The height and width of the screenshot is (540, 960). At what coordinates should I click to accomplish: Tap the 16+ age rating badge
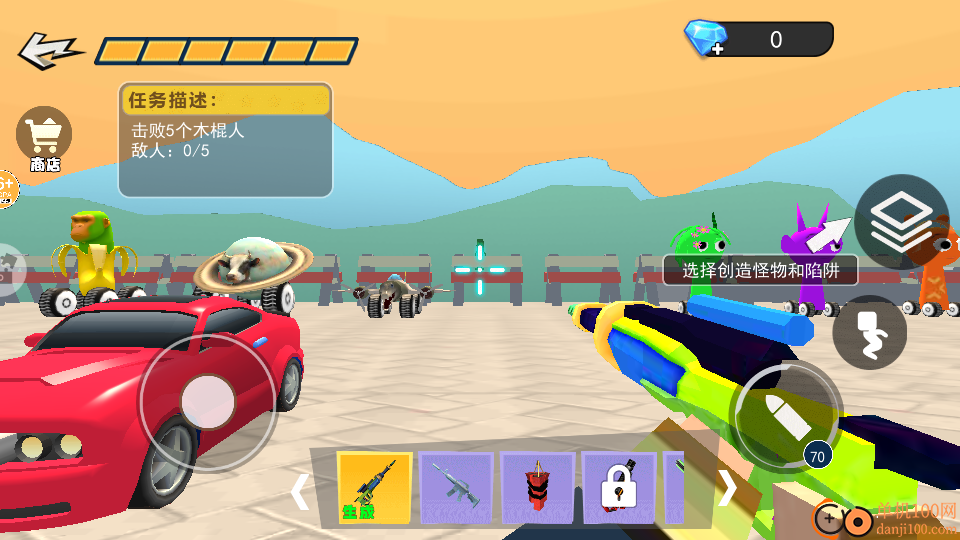(6, 187)
